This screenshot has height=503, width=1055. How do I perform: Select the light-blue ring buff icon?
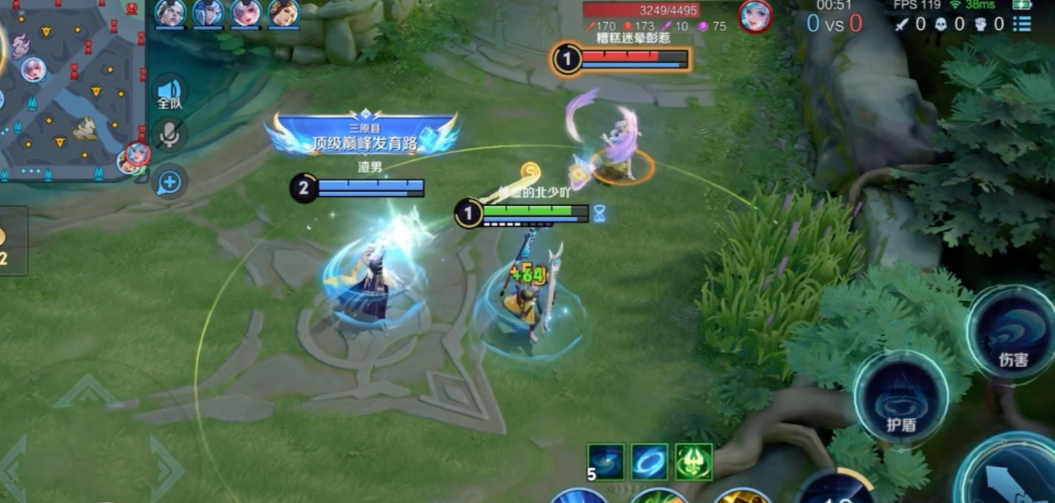click(649, 461)
